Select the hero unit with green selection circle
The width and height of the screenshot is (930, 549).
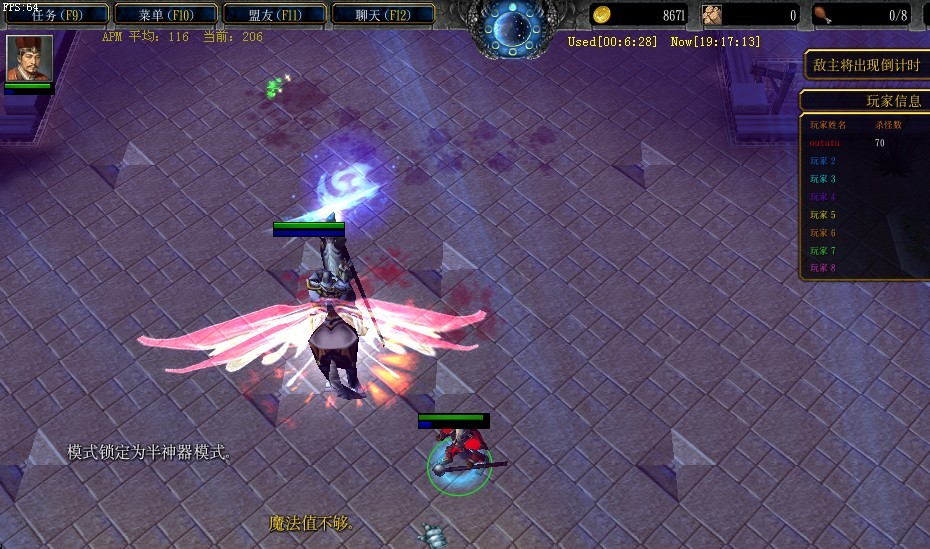click(460, 462)
